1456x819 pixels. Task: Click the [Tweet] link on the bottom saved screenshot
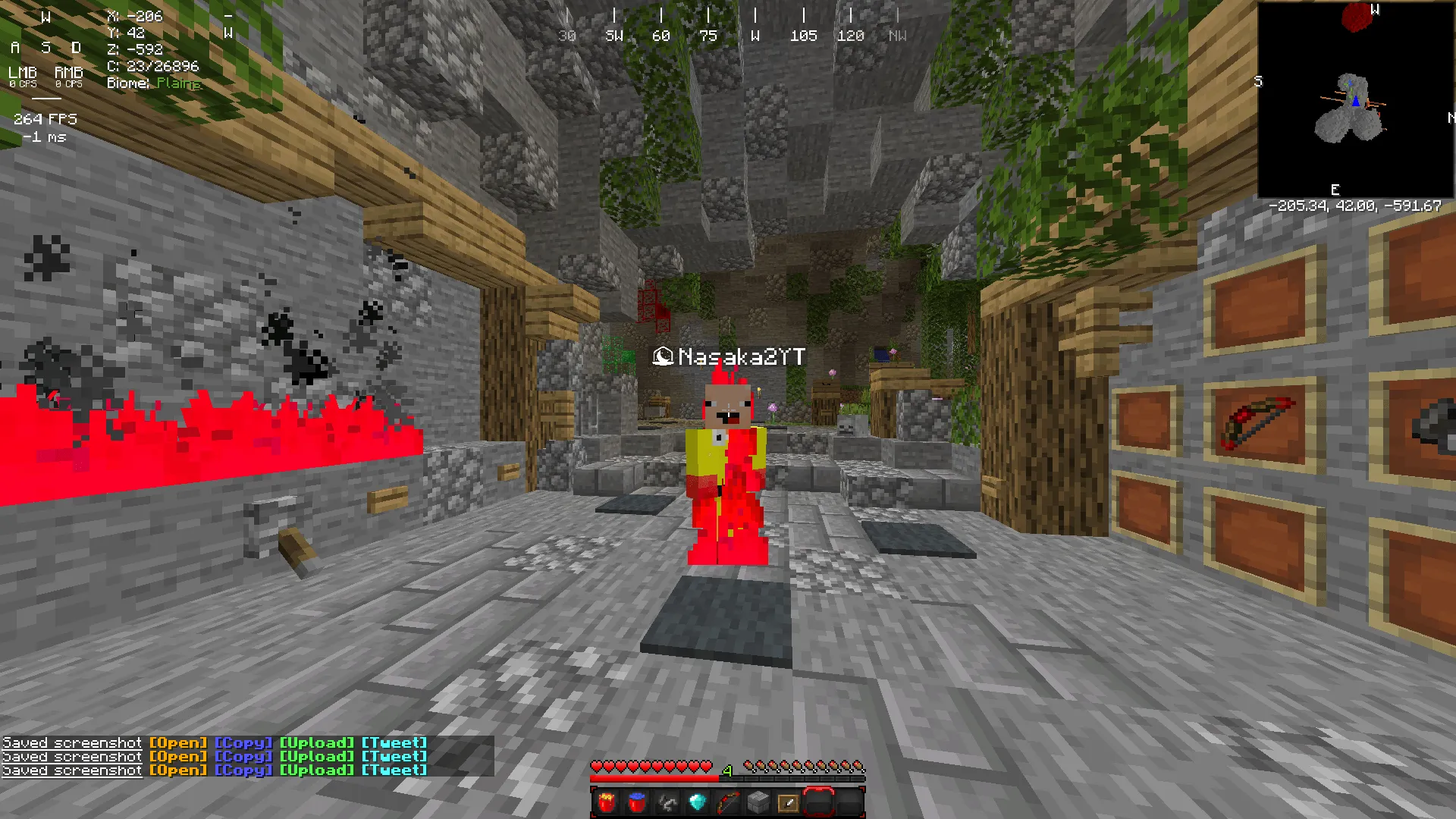(x=395, y=770)
